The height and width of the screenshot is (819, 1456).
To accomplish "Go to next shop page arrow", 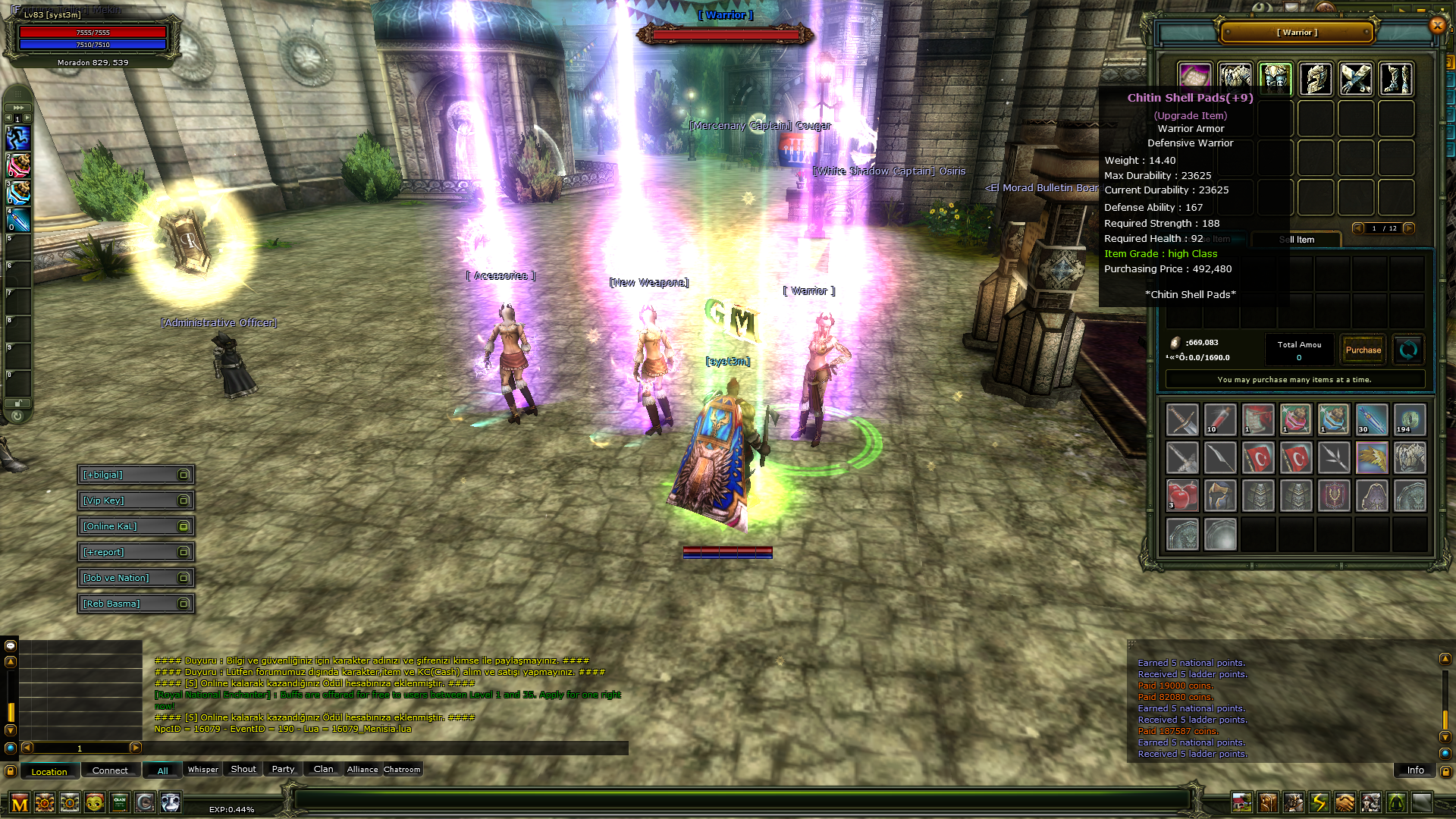I will (x=1409, y=228).
